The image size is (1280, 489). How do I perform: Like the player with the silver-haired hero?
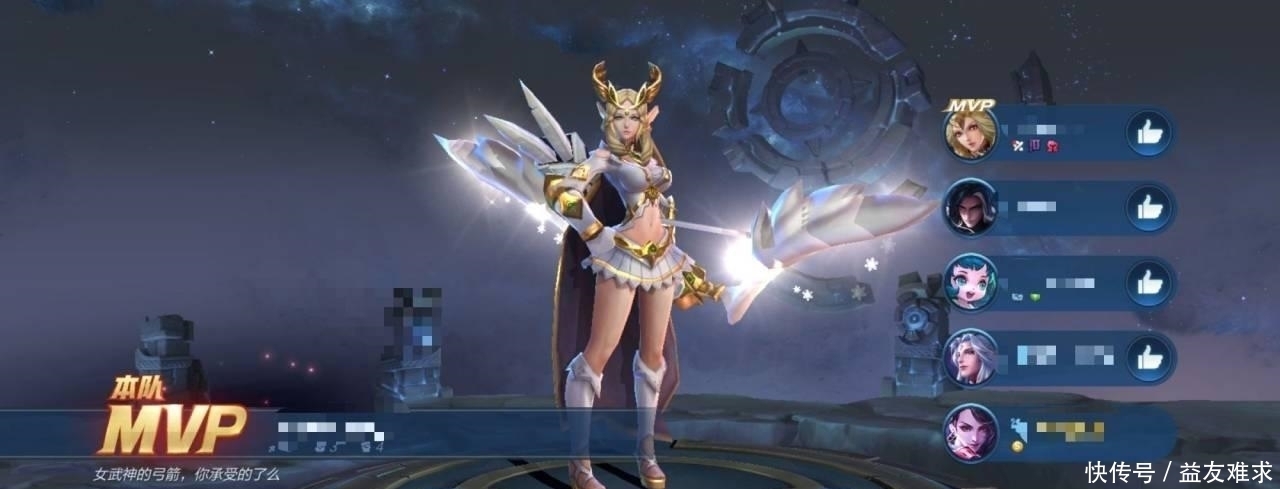[x=1148, y=358]
